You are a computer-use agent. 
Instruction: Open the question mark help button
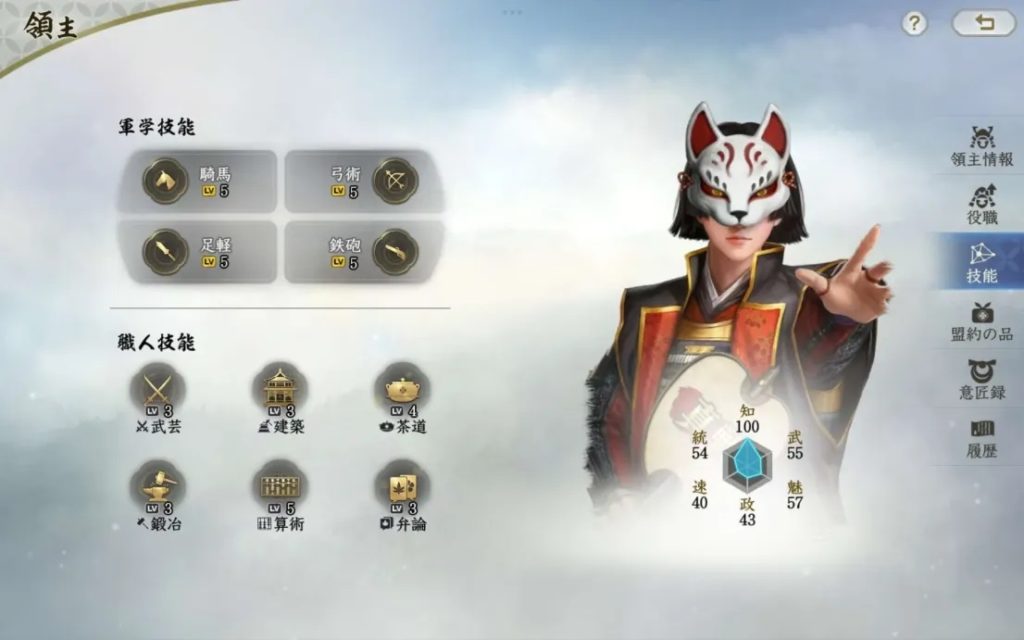[914, 24]
